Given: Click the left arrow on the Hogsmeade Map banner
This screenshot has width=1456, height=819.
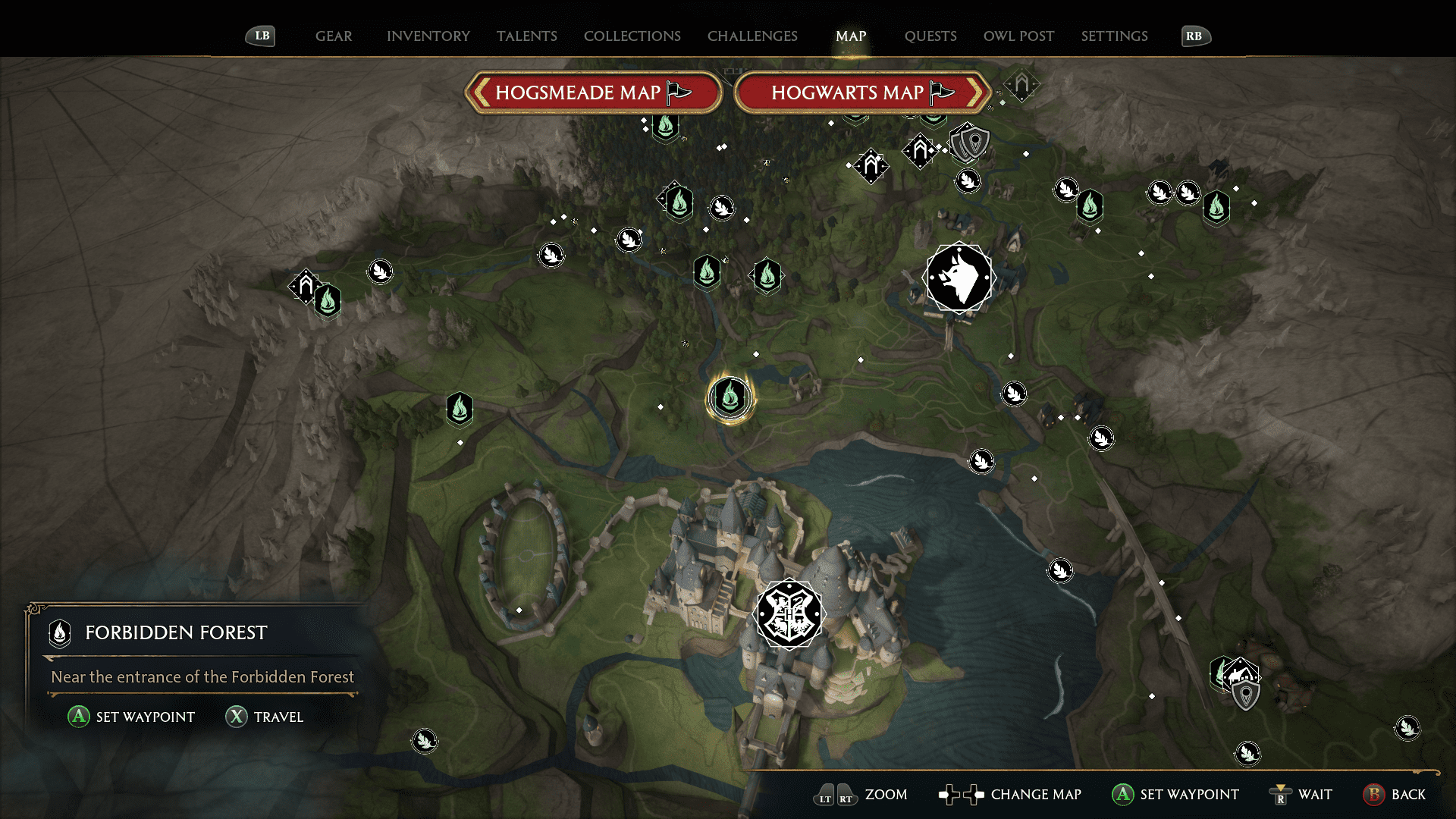Looking at the screenshot, I should [481, 92].
